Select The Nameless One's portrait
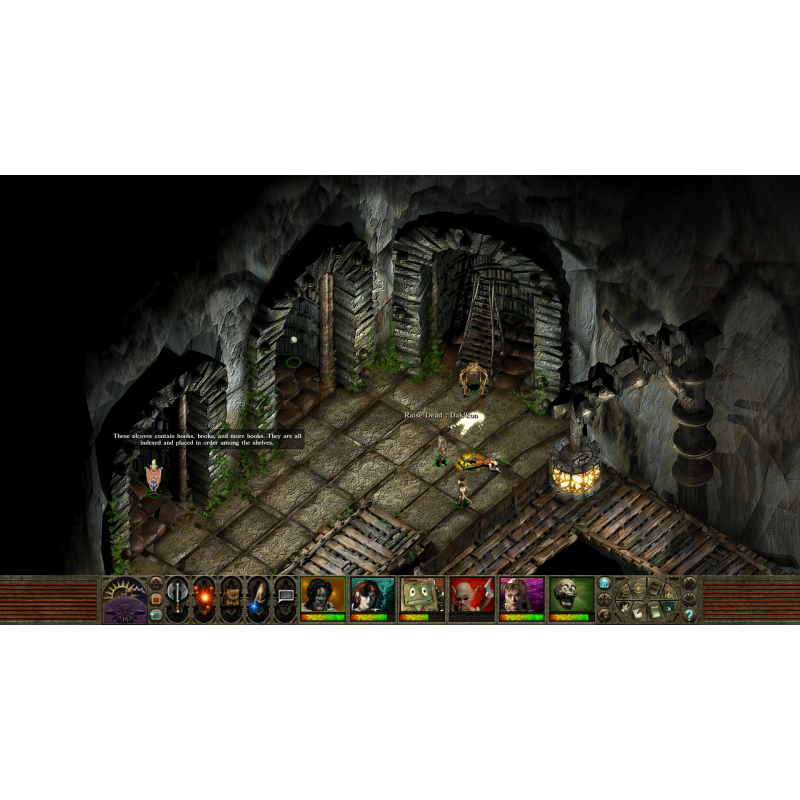 point(322,596)
